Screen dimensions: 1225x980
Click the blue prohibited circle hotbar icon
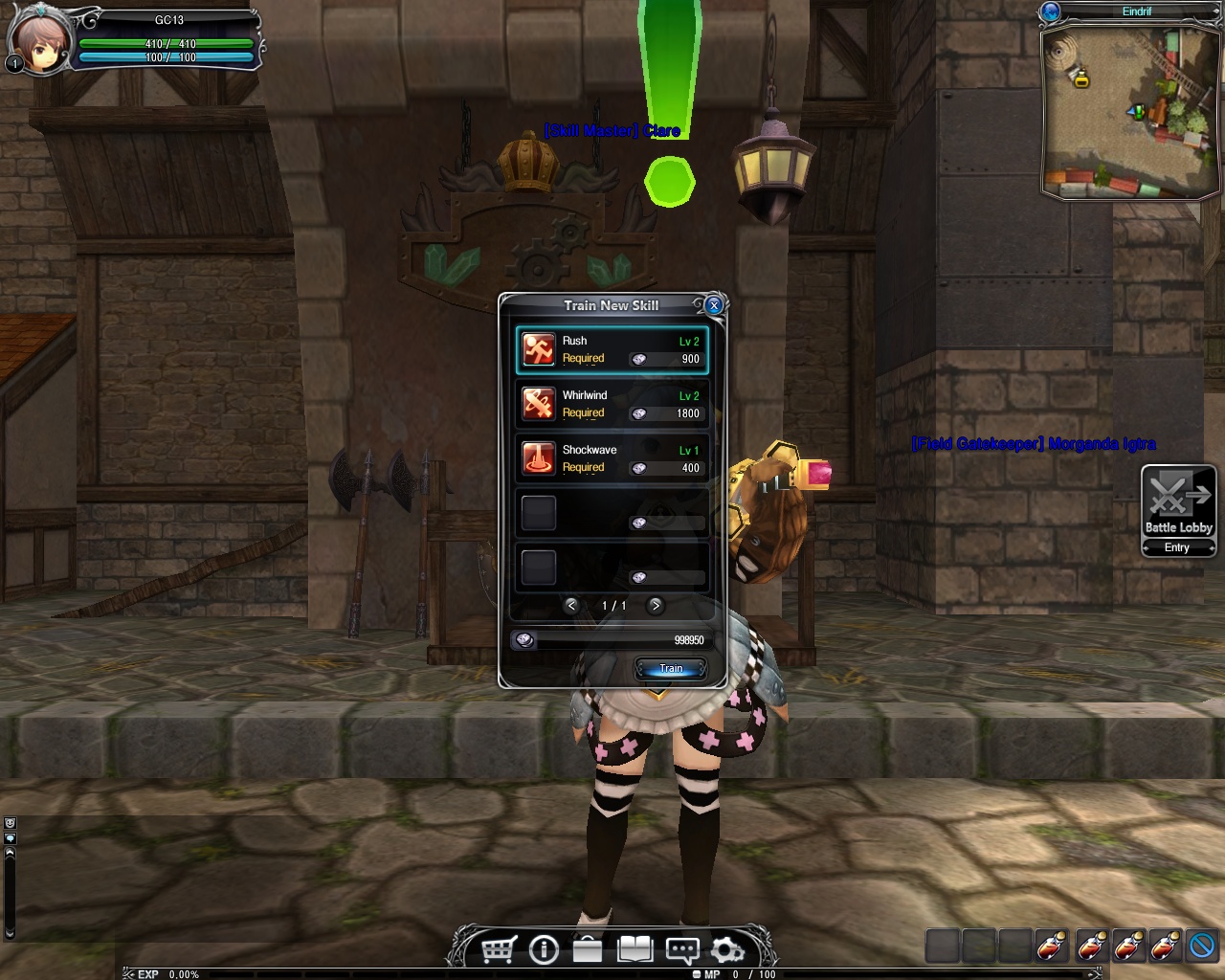tap(1201, 946)
